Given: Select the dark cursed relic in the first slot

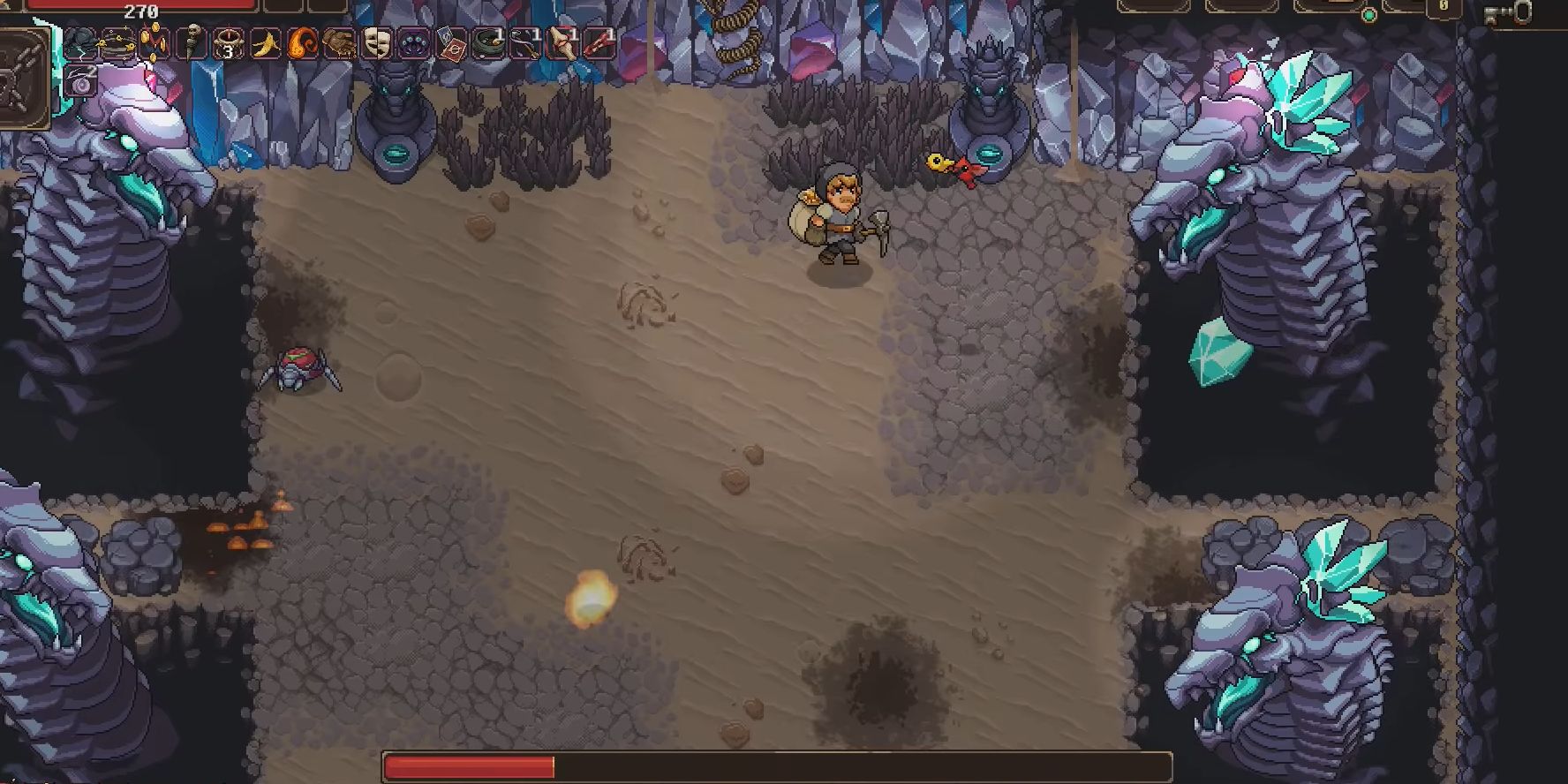Looking at the screenshot, I should (x=80, y=42).
